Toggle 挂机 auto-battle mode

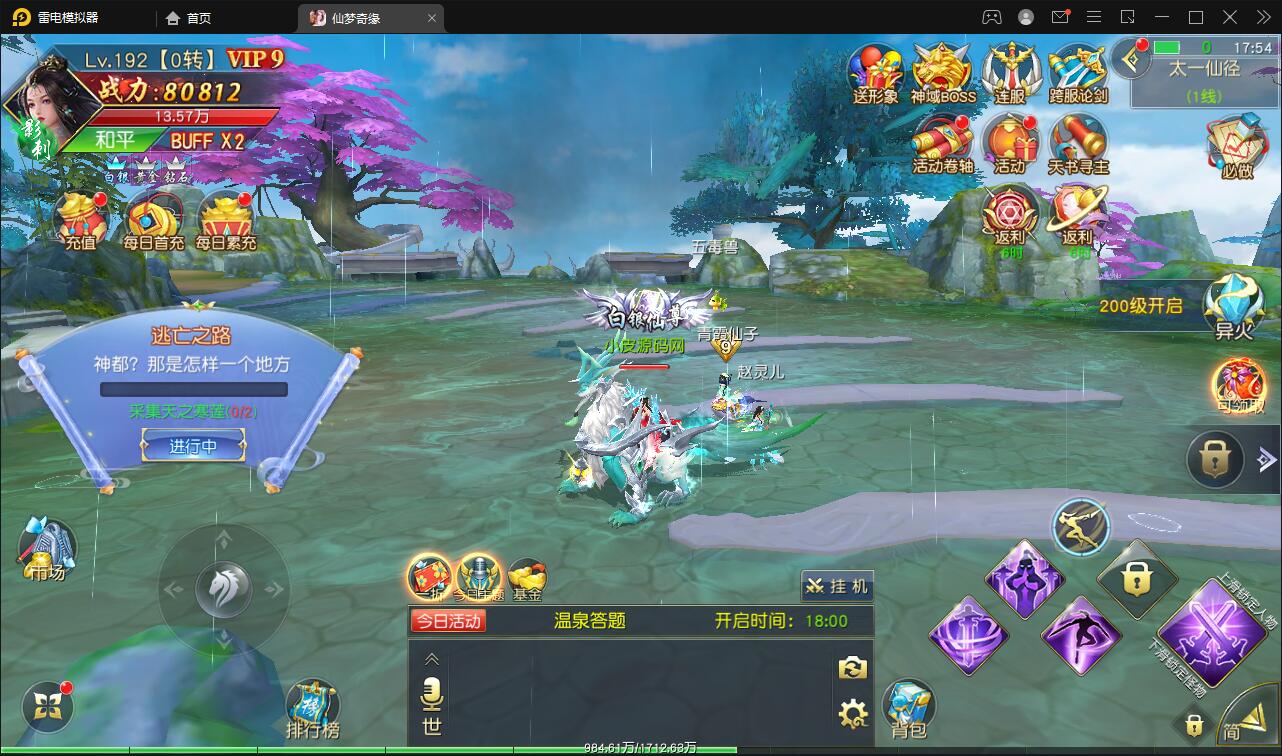pyautogui.click(x=837, y=586)
